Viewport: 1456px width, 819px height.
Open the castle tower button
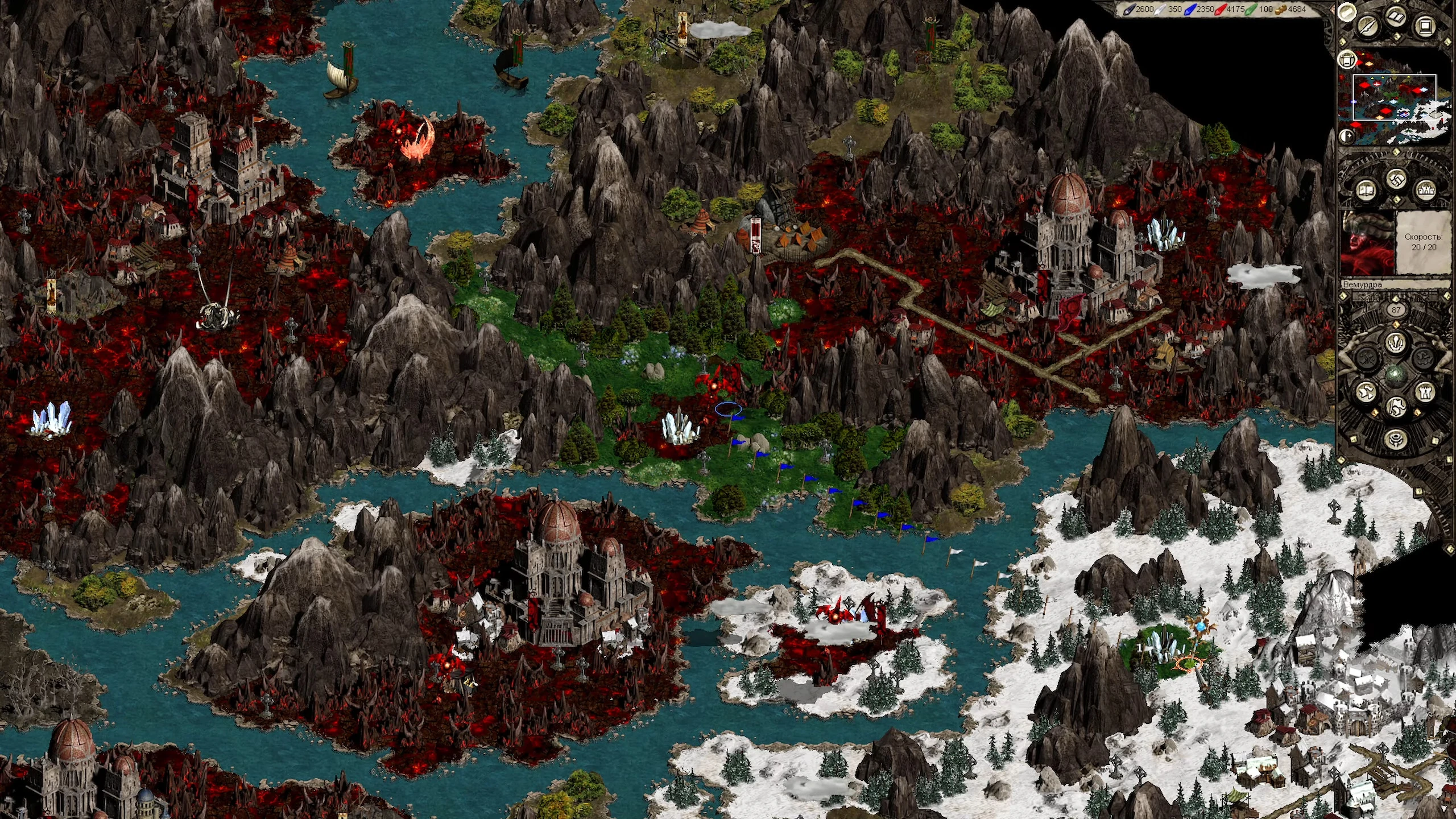click(x=1426, y=392)
